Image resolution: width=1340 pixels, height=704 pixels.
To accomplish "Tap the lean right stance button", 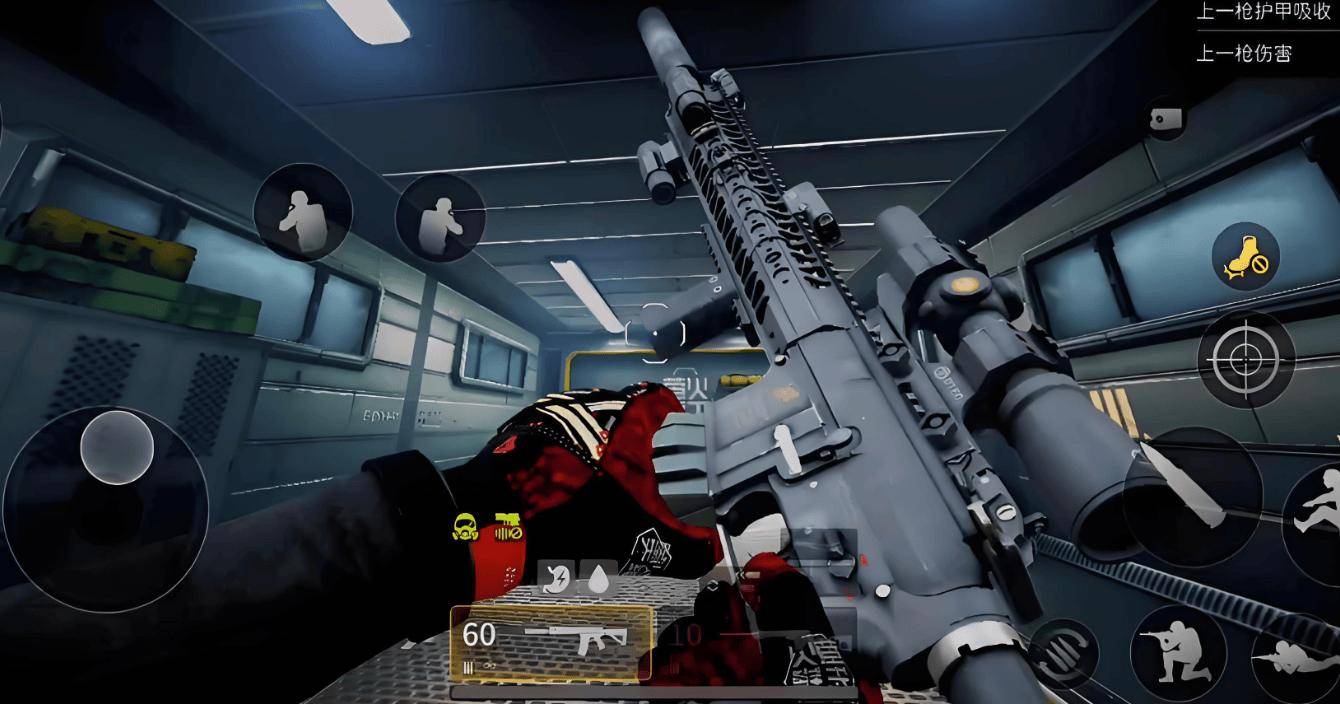I will [440, 218].
